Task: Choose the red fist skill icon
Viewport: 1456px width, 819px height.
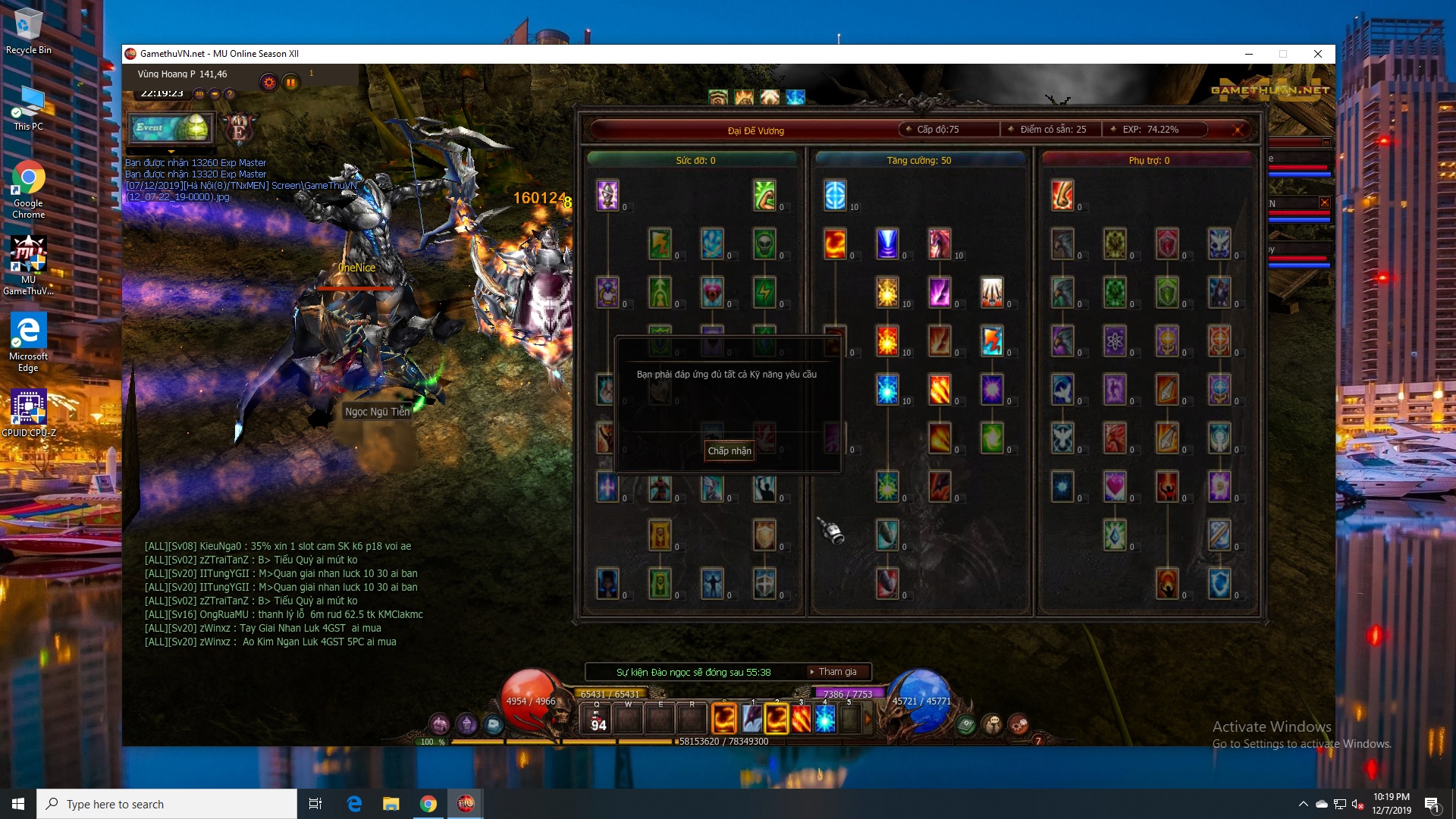Action: pyautogui.click(x=1062, y=195)
